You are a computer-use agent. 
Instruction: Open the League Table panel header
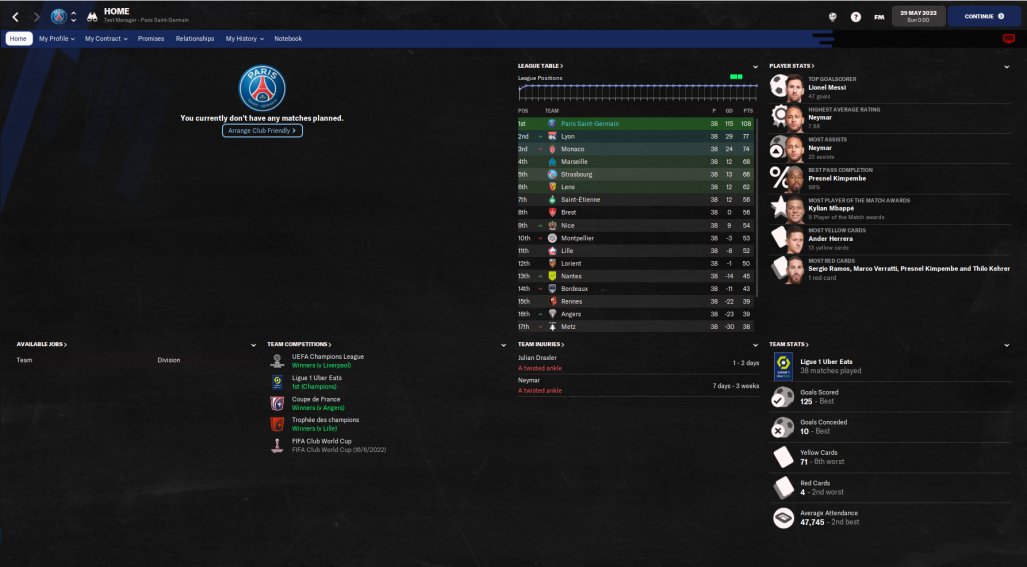pyautogui.click(x=542, y=66)
